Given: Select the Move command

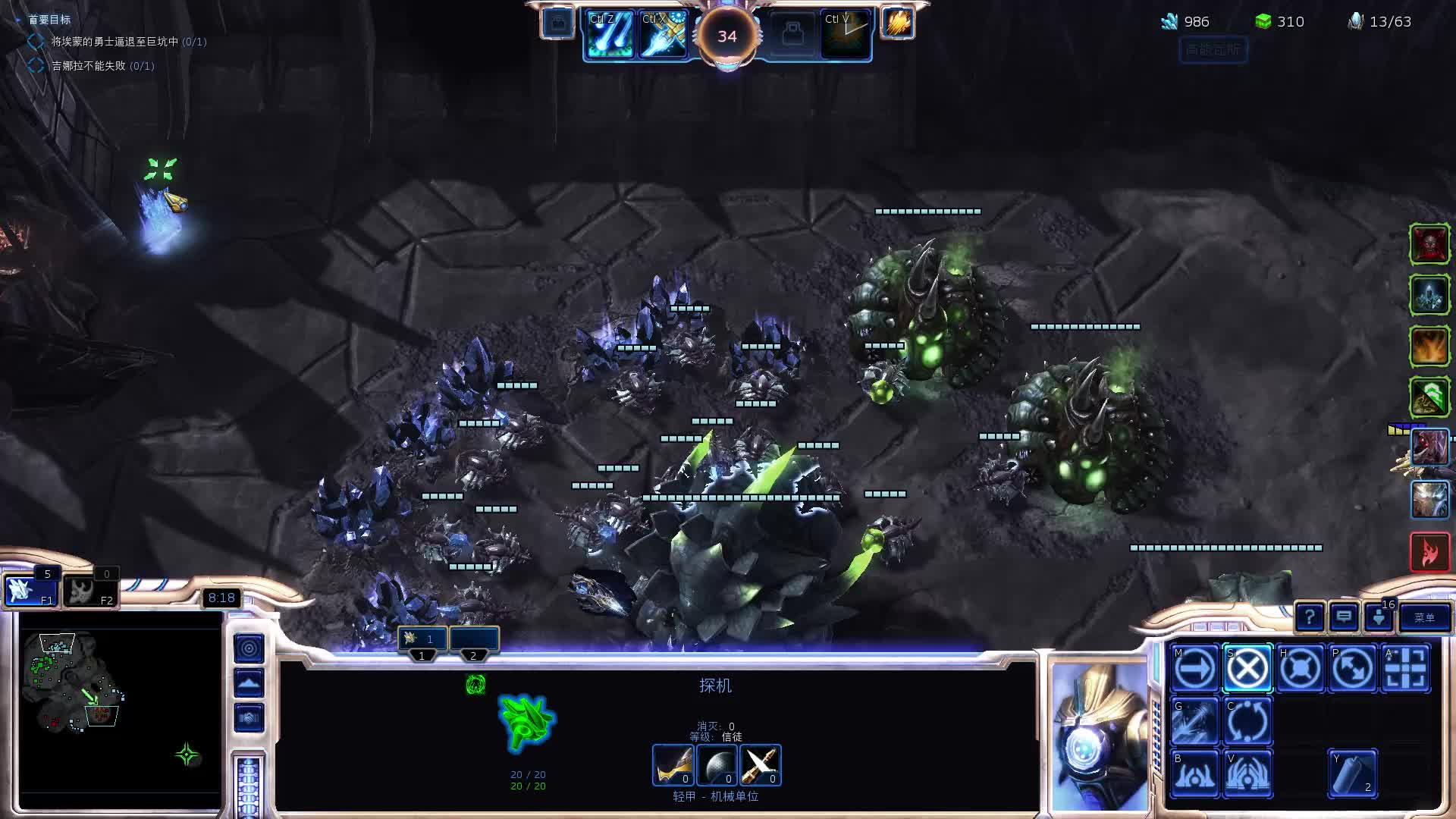Looking at the screenshot, I should point(1195,669).
